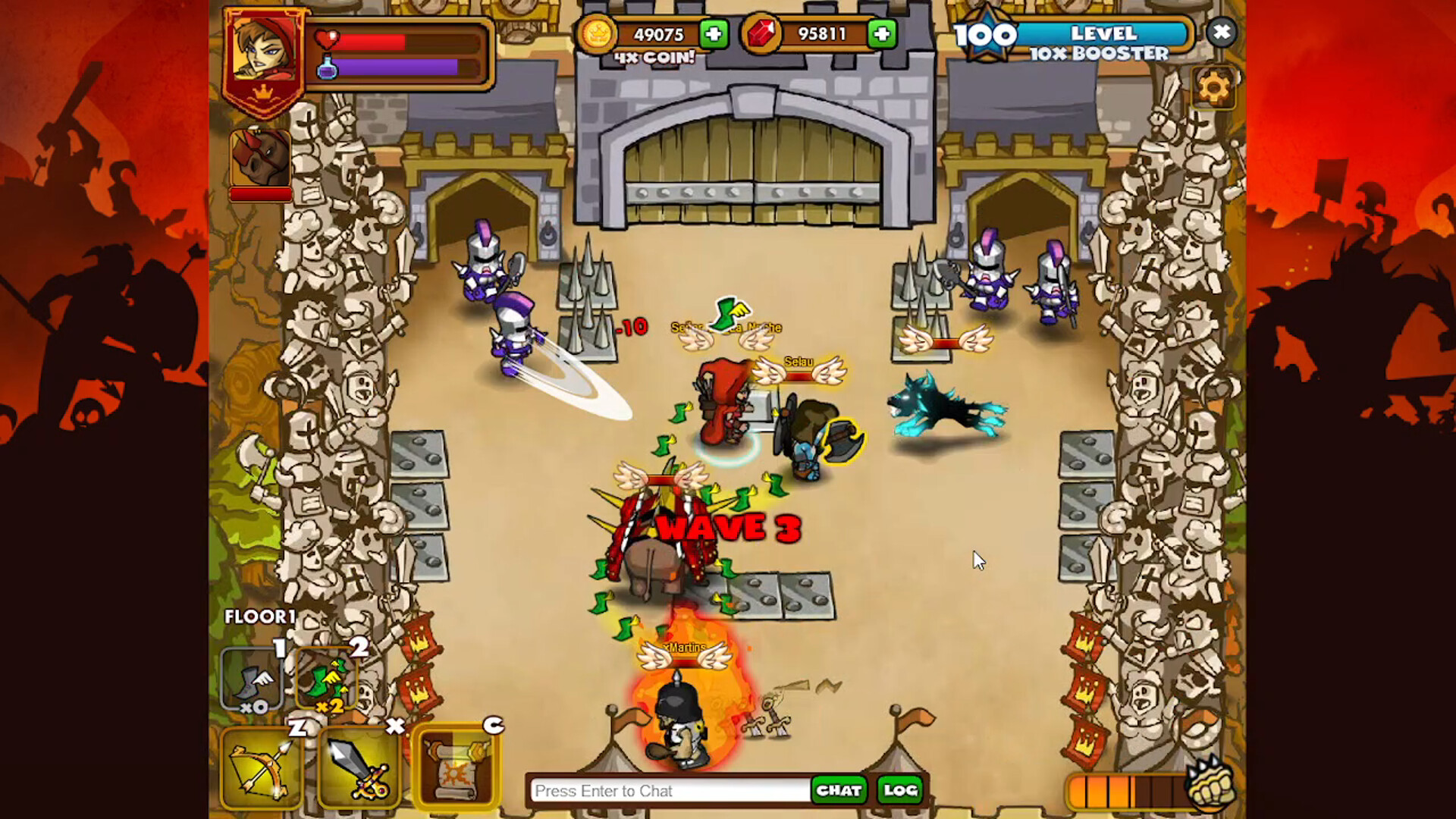Exit the dungeon with the X button

1222,33
